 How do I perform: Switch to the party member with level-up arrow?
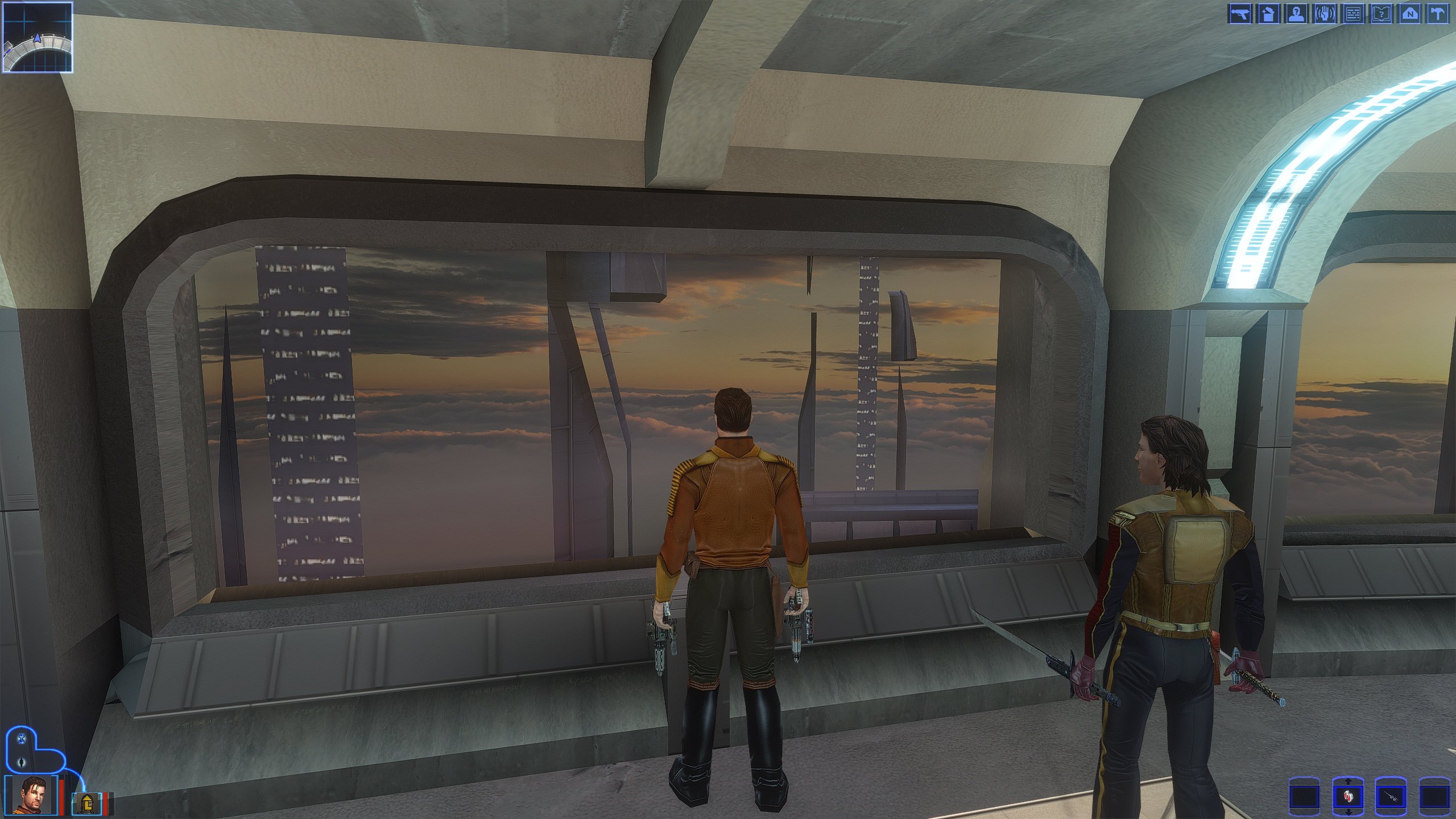86,803
